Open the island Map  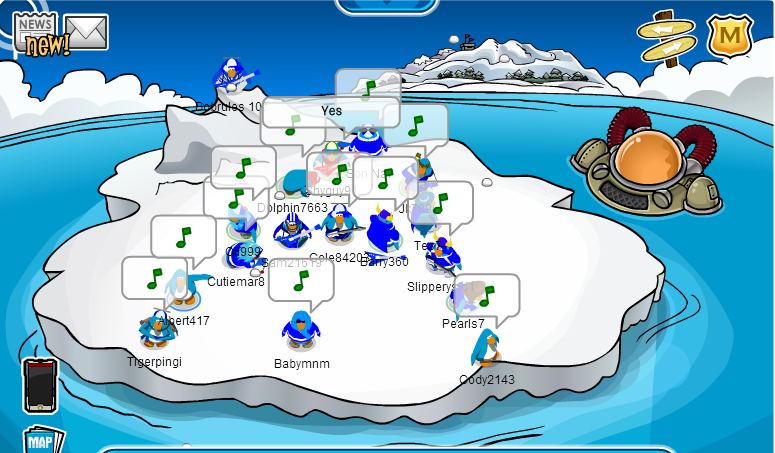click(x=42, y=441)
